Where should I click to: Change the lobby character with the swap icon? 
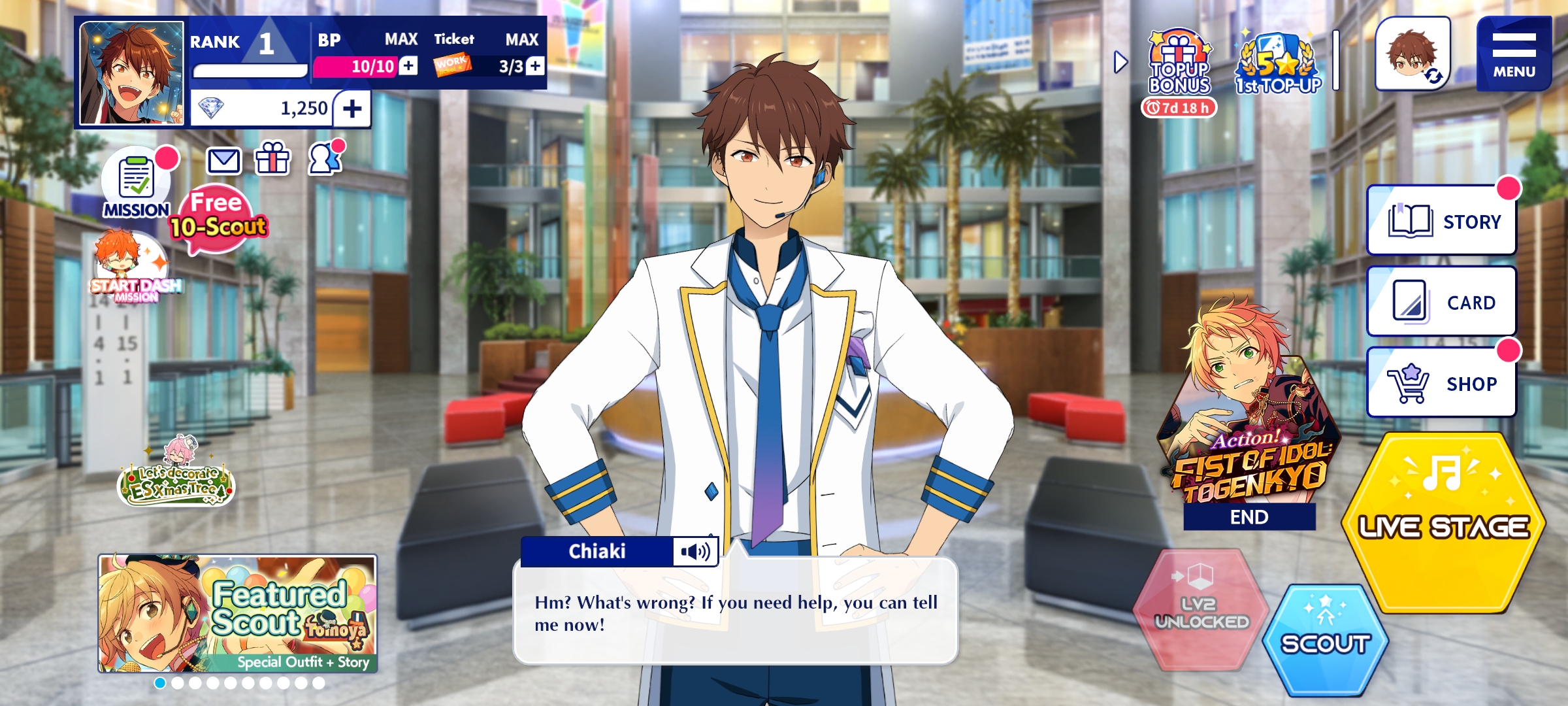pos(1413,55)
